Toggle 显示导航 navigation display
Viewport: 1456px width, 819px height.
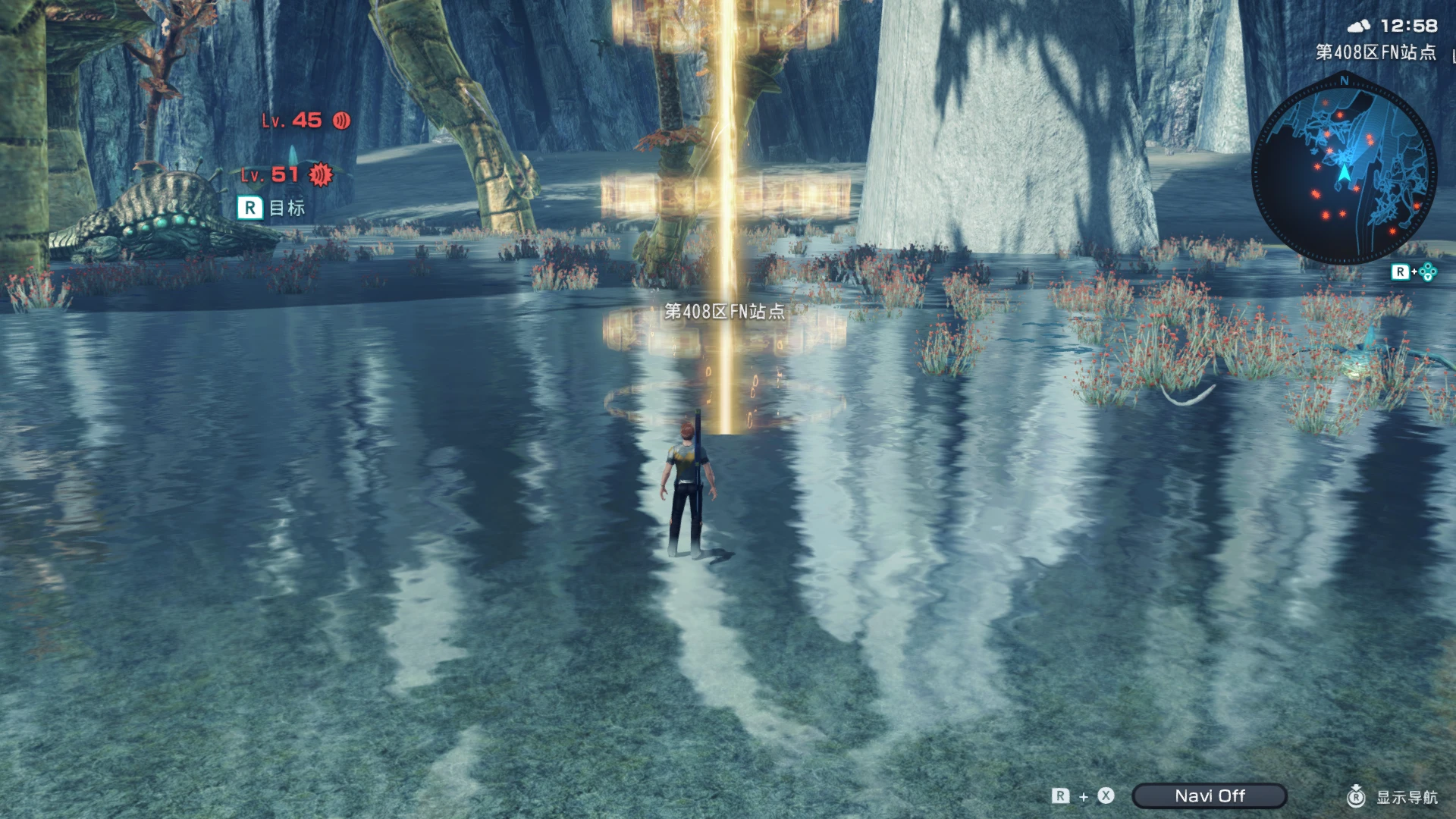click(1407, 798)
